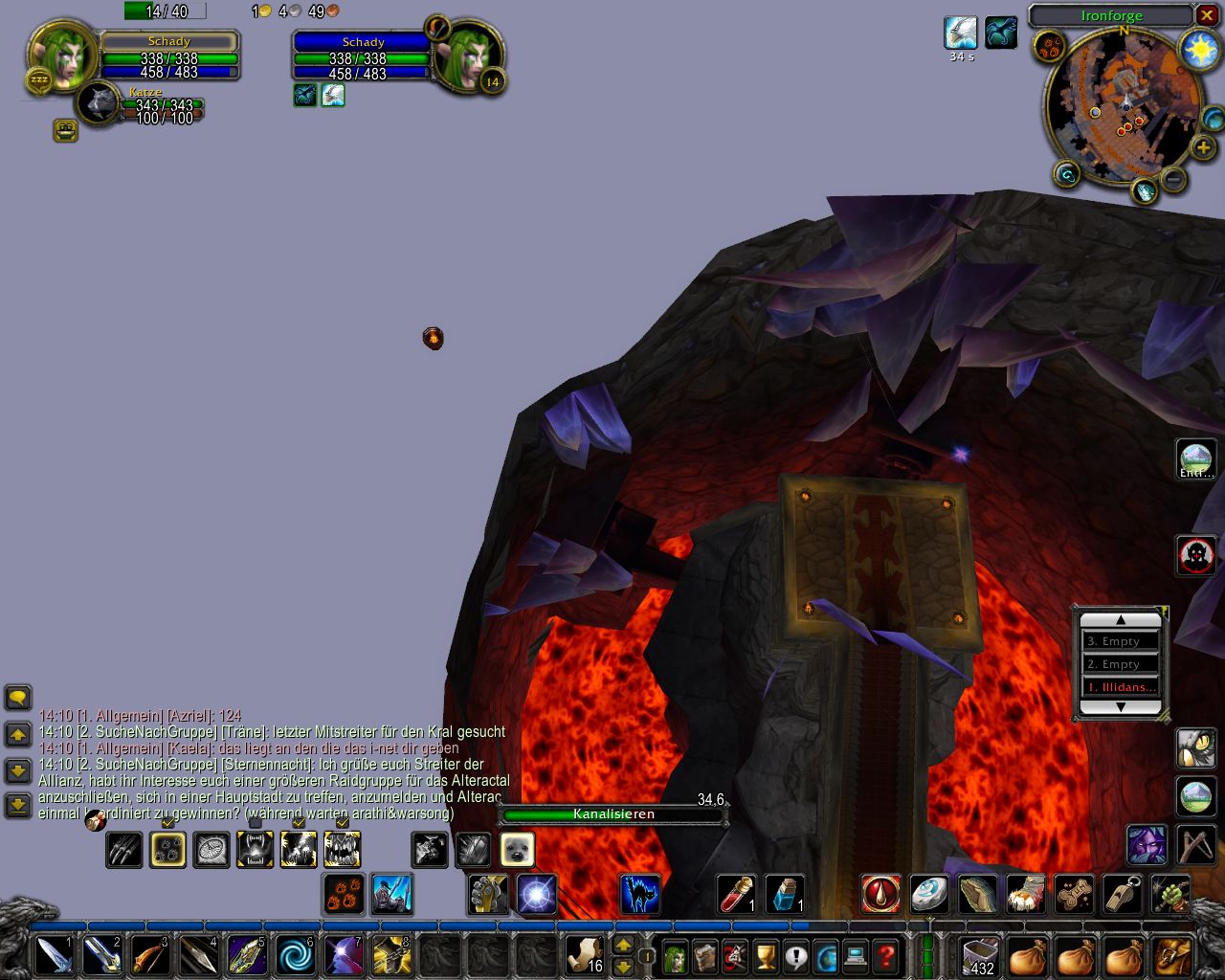The height and width of the screenshot is (980, 1225).
Task: Select the seal-shaped Aquatic Form icon
Action: coord(518,849)
